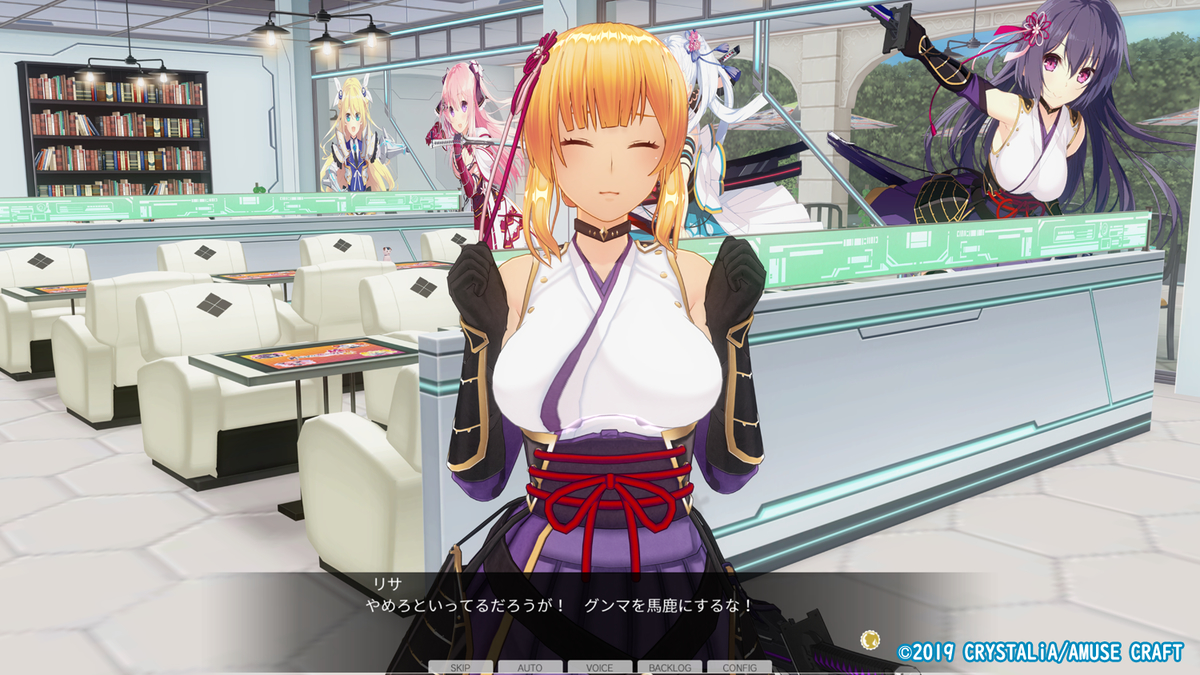The image size is (1200, 675).
Task: Open the CONFIG menu
Action: [739, 667]
